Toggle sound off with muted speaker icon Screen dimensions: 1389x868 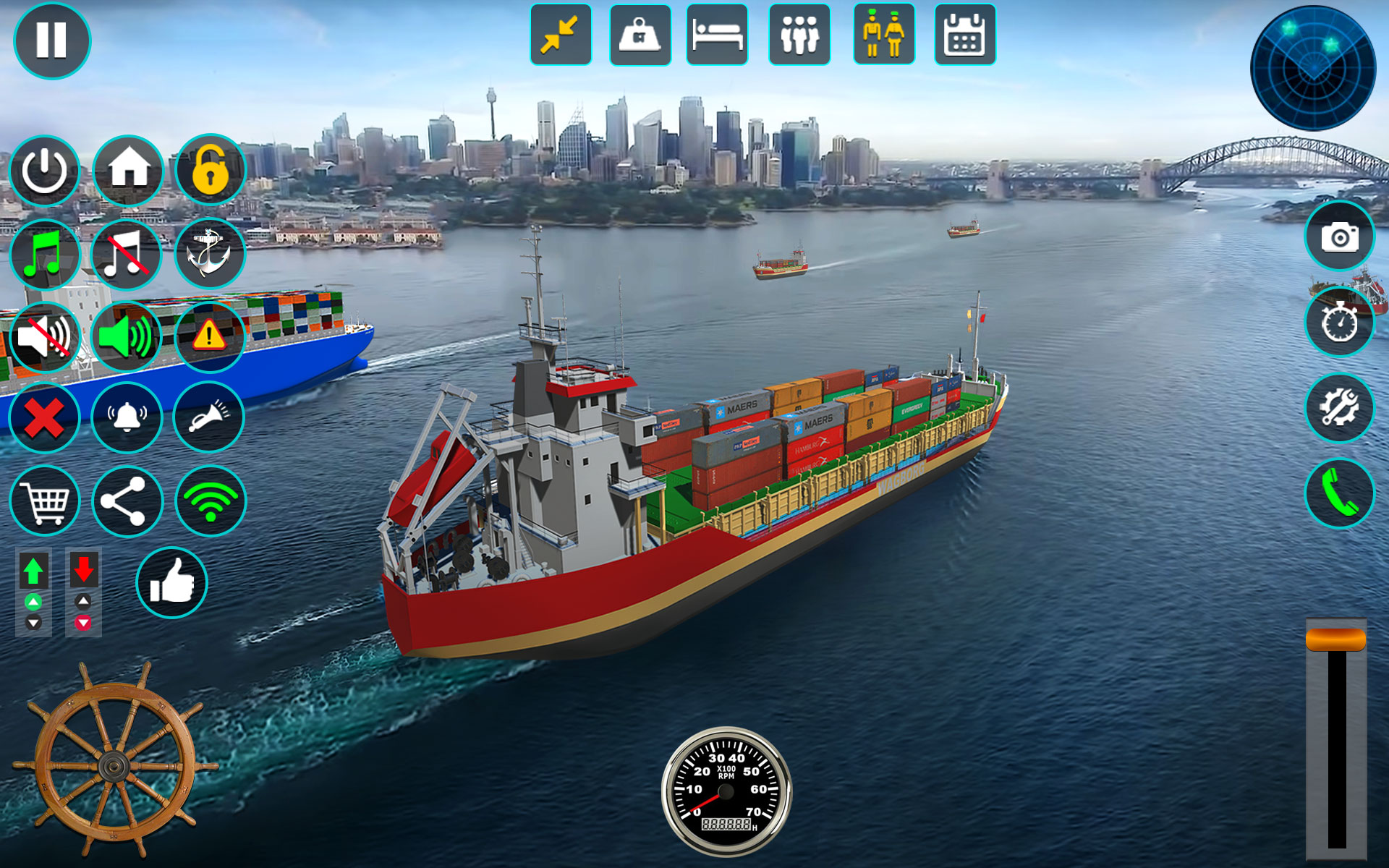click(x=45, y=335)
